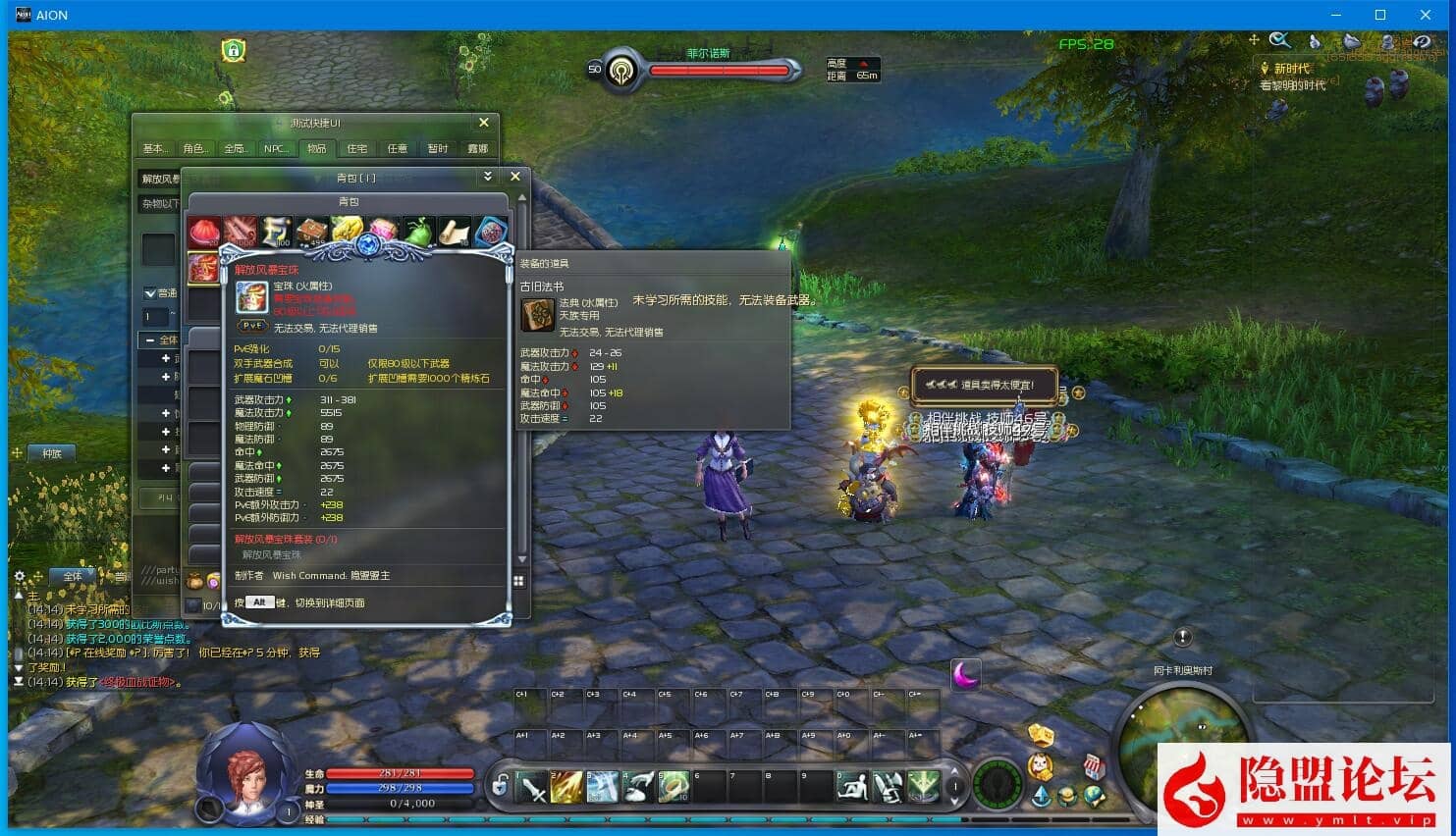The width and height of the screenshot is (1456, 836).
Task: Open the 新时代 quest tracker entry
Action: click(x=1291, y=69)
